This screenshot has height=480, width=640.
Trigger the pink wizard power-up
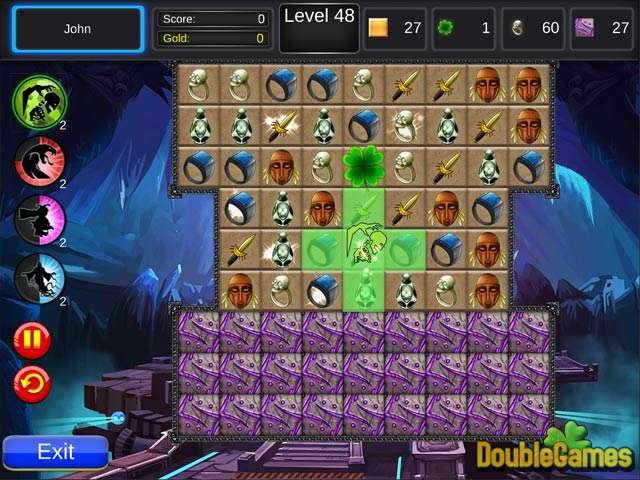pos(39,219)
